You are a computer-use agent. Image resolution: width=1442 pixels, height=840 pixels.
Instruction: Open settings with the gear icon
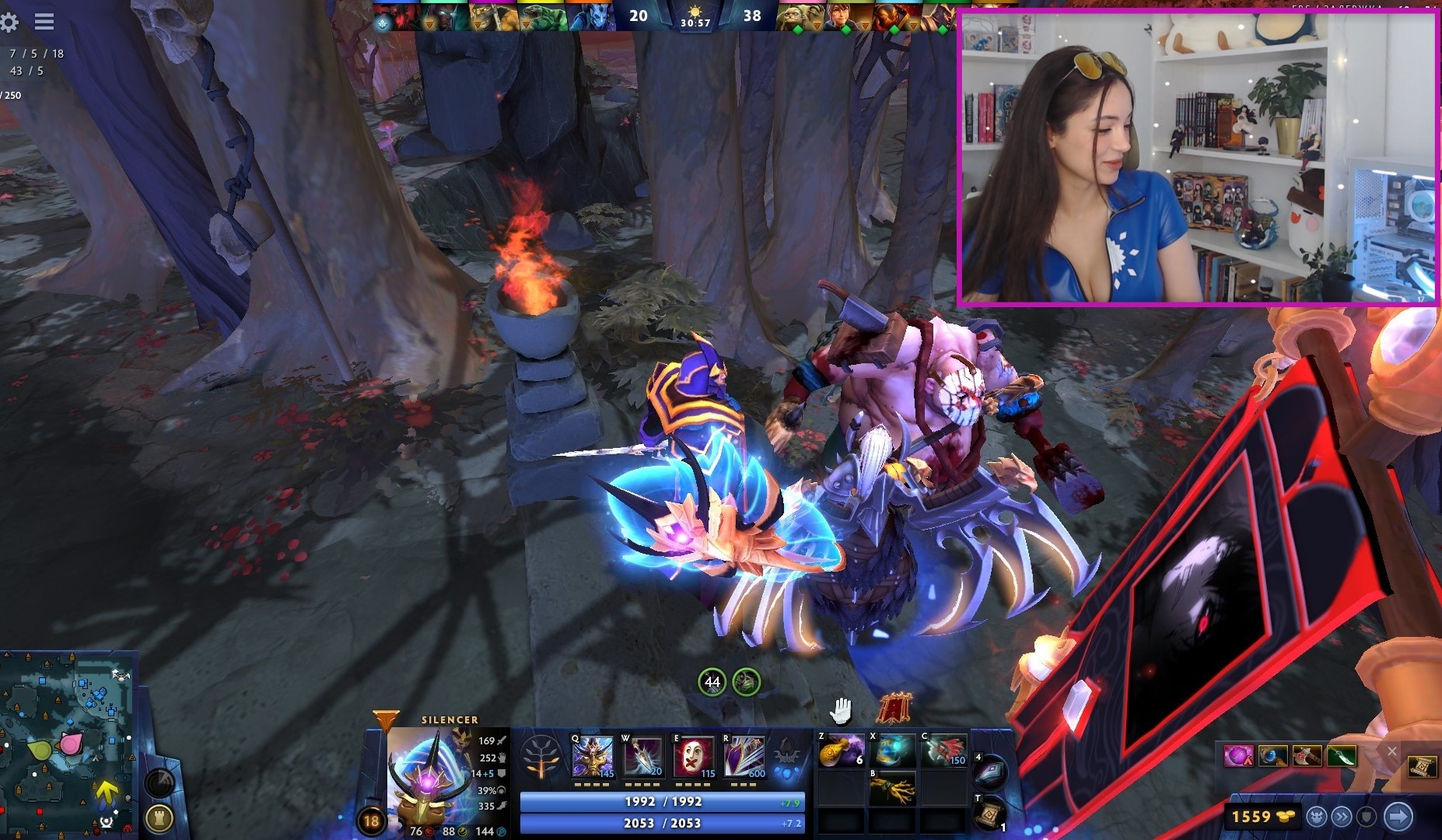pos(10,22)
